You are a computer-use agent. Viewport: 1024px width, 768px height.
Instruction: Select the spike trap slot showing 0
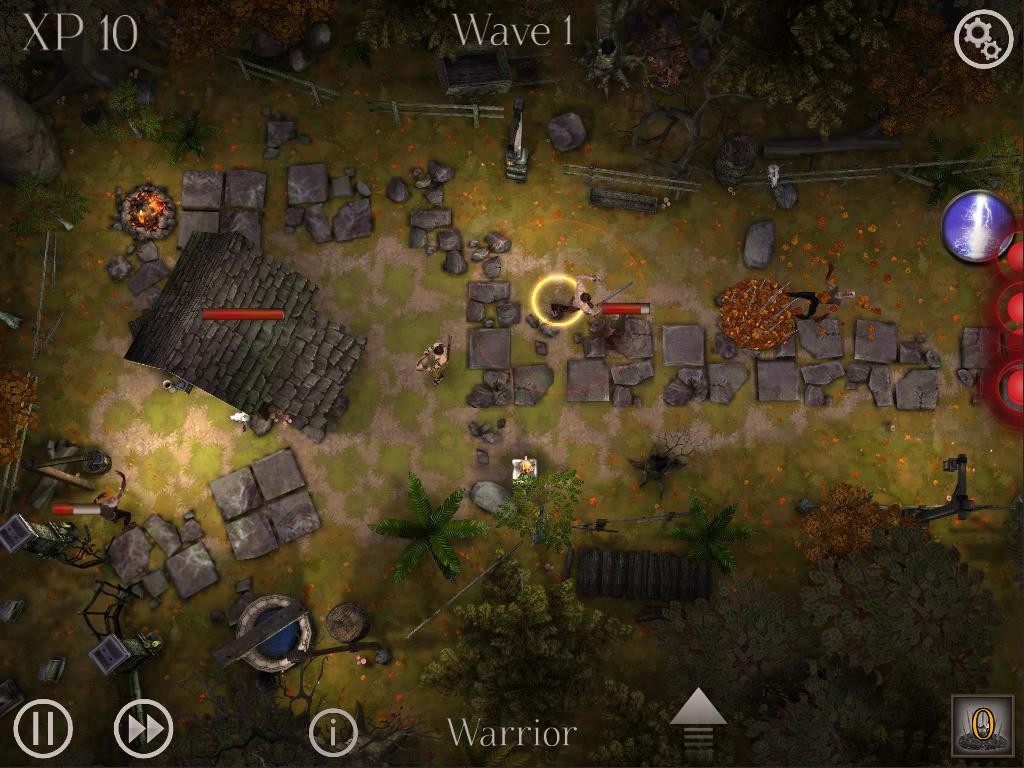point(980,725)
